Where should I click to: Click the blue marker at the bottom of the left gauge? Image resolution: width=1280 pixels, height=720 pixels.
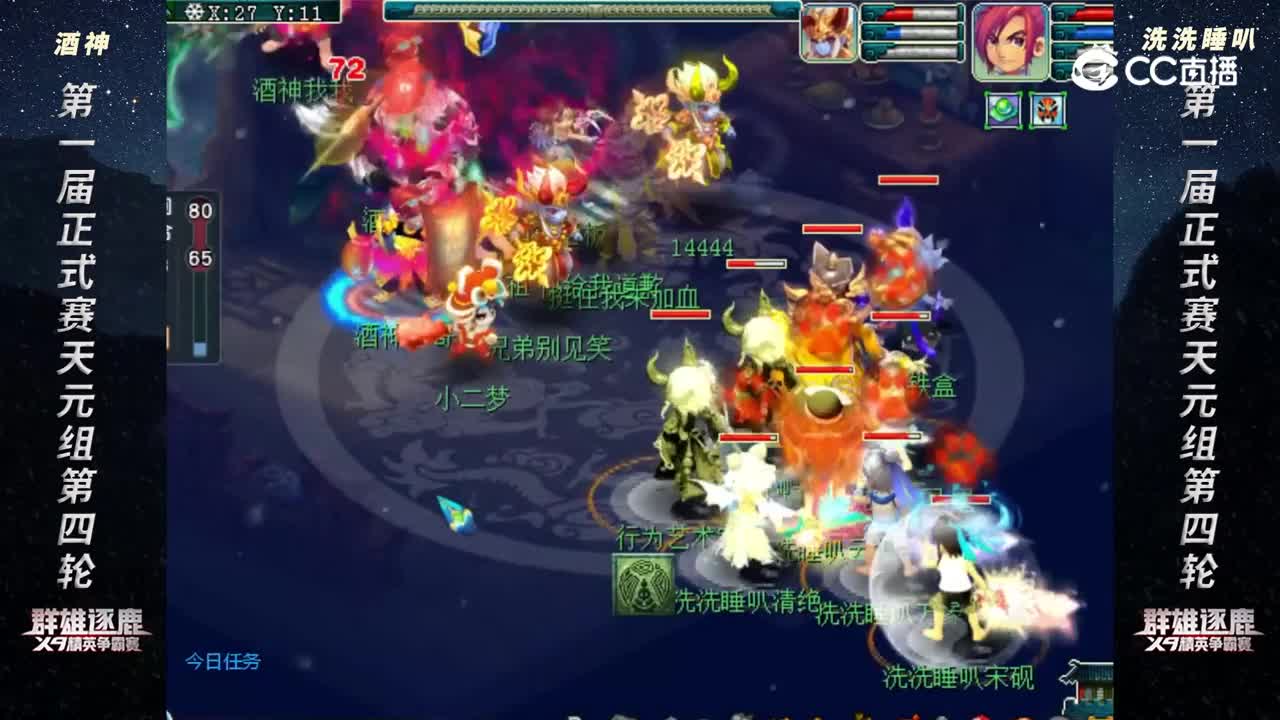198,347
